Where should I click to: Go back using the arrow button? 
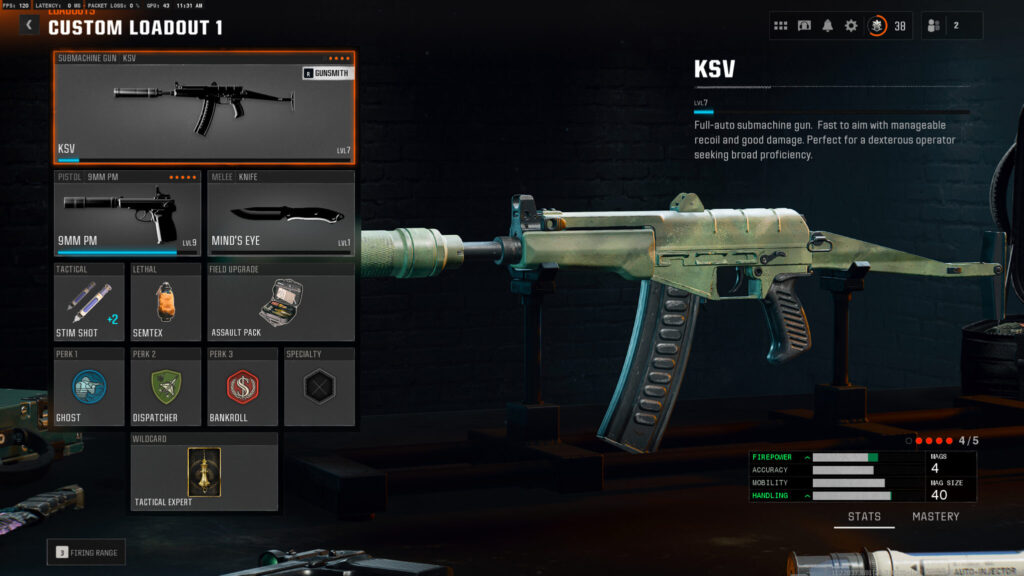pos(29,25)
